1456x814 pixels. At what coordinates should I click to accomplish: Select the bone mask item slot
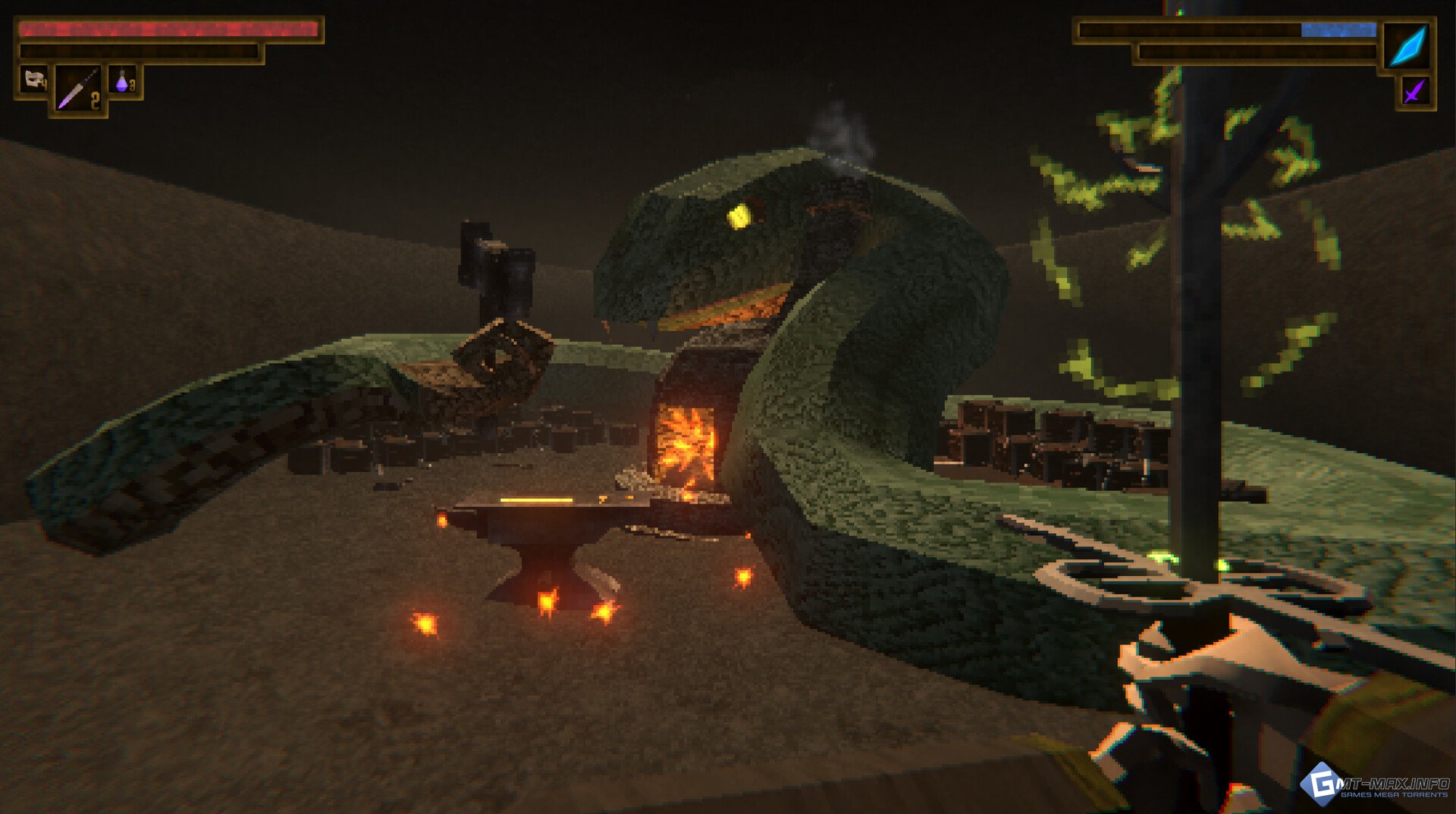(x=33, y=80)
